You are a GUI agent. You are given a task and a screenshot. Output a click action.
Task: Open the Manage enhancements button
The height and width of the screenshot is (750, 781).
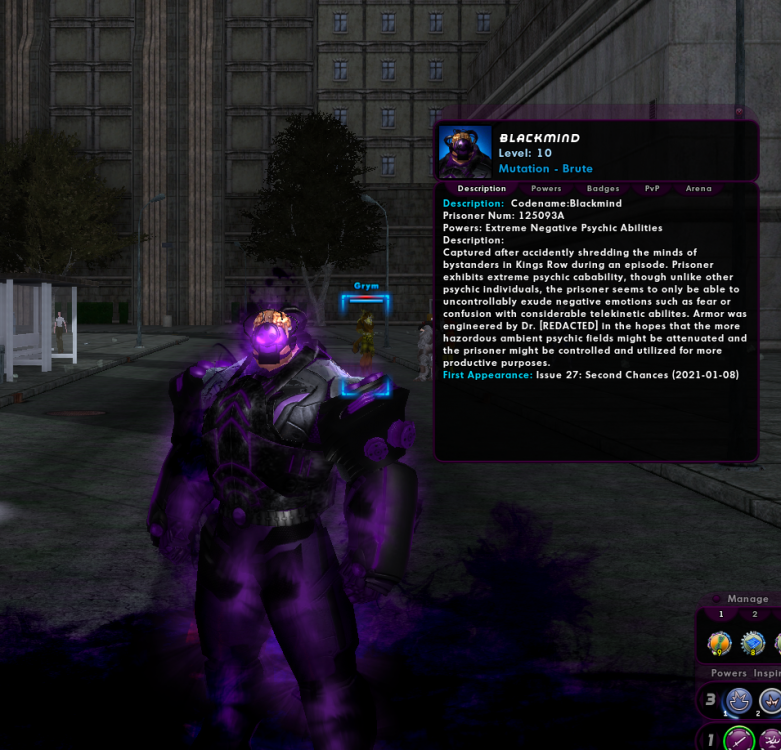(x=748, y=599)
